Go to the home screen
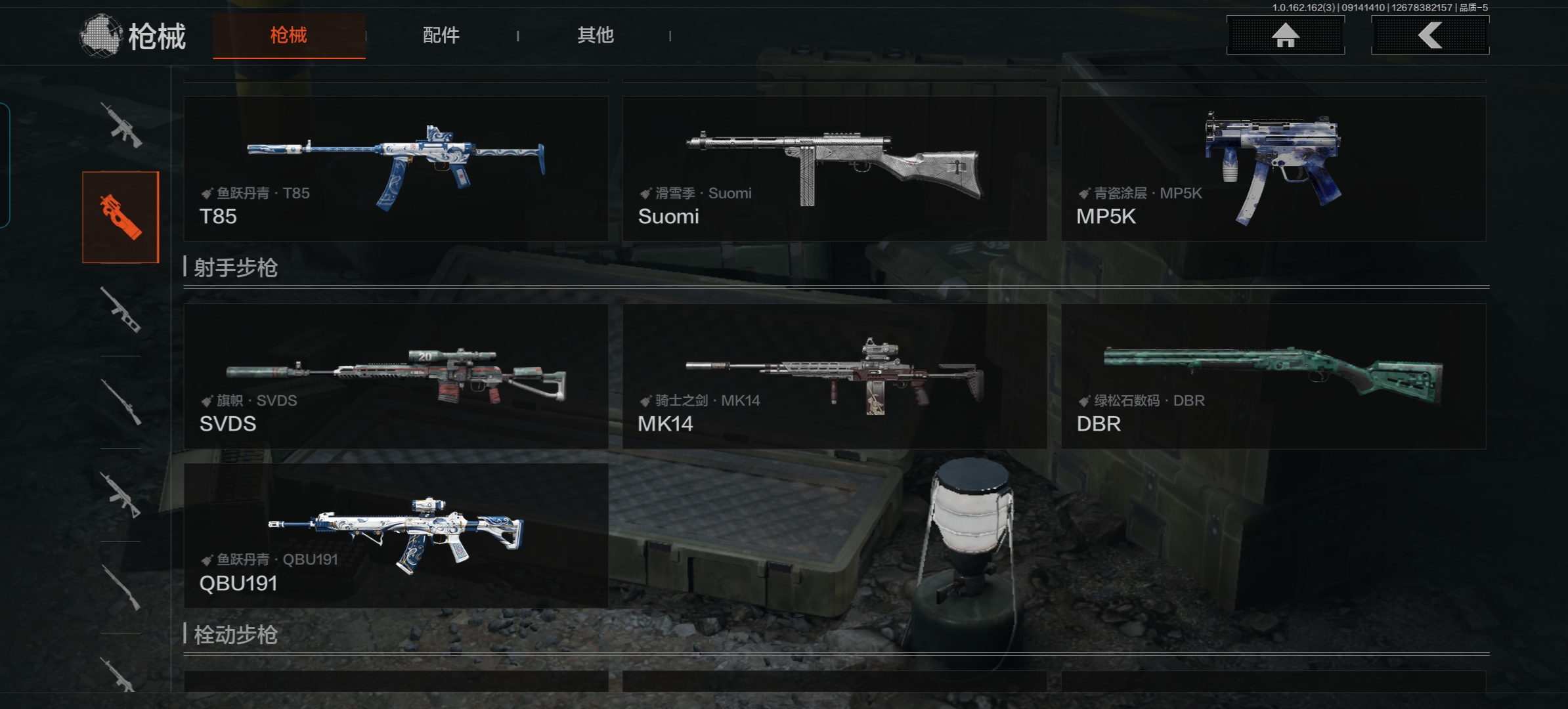The image size is (1568, 709). tap(1285, 35)
